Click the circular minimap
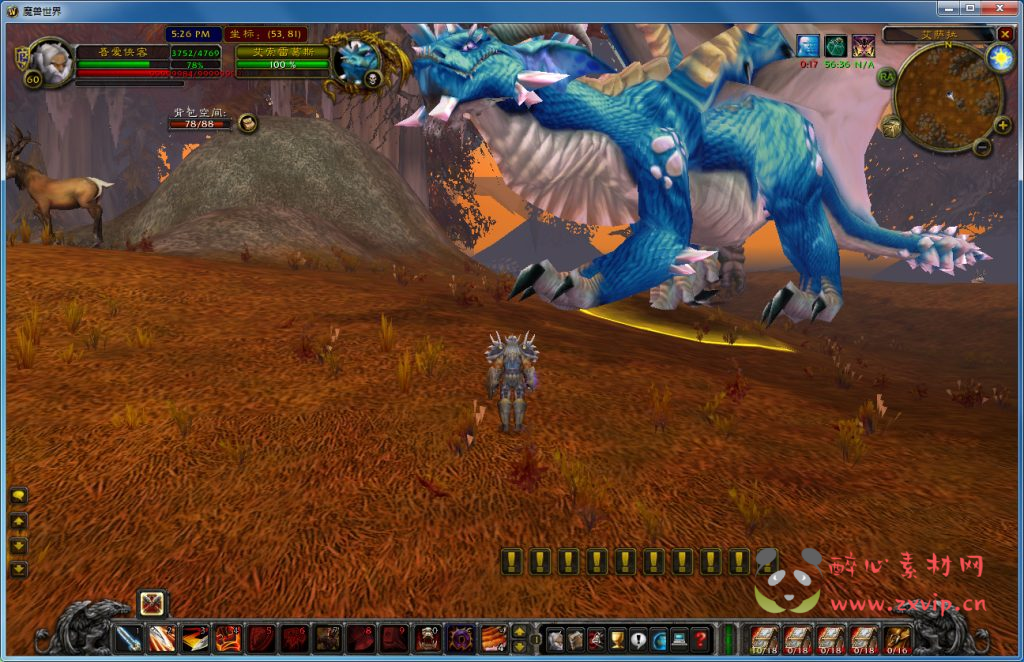Screen dimensions: 1024x662 948,97
